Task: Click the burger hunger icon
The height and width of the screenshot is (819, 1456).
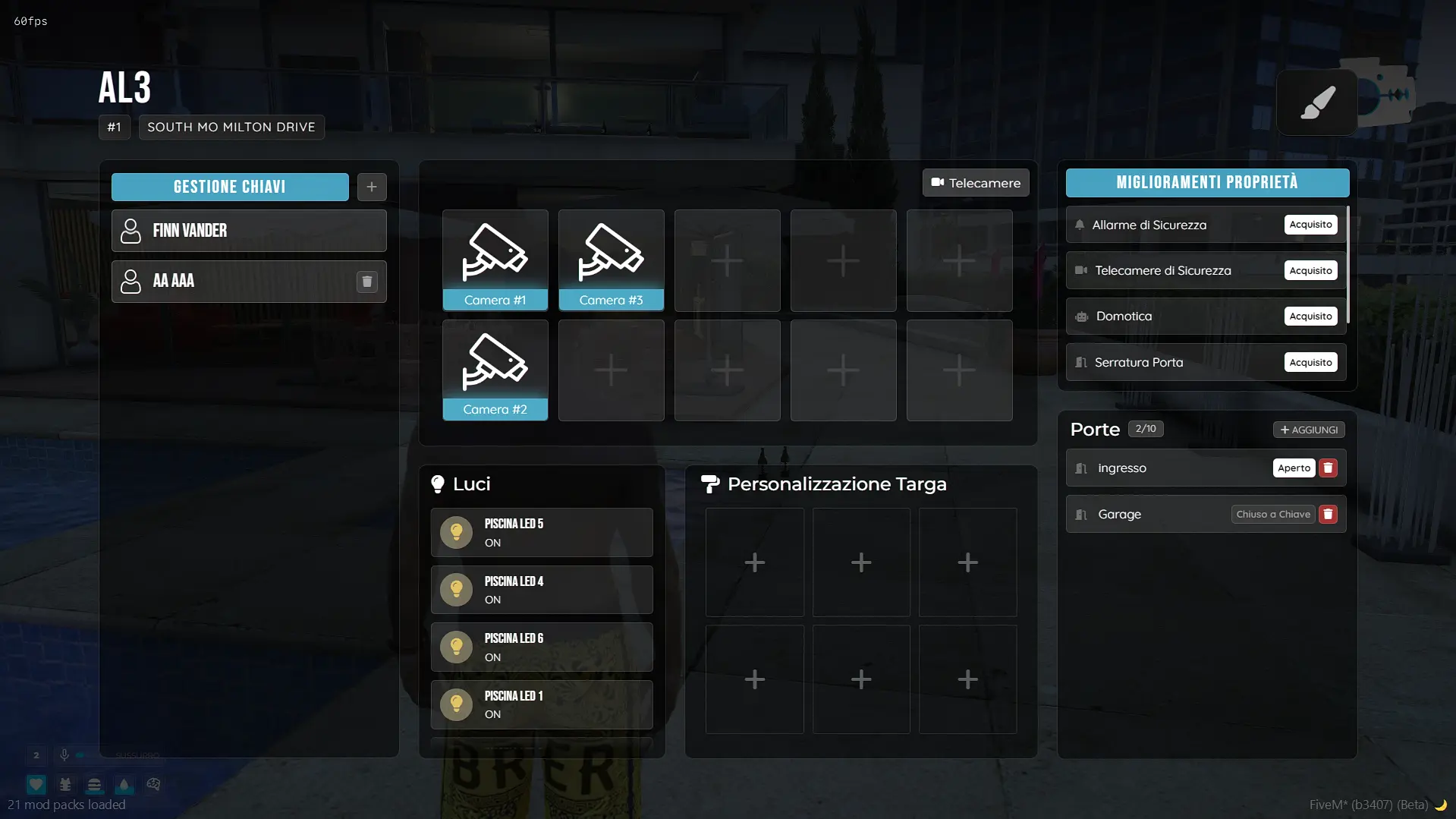Action: point(94,785)
